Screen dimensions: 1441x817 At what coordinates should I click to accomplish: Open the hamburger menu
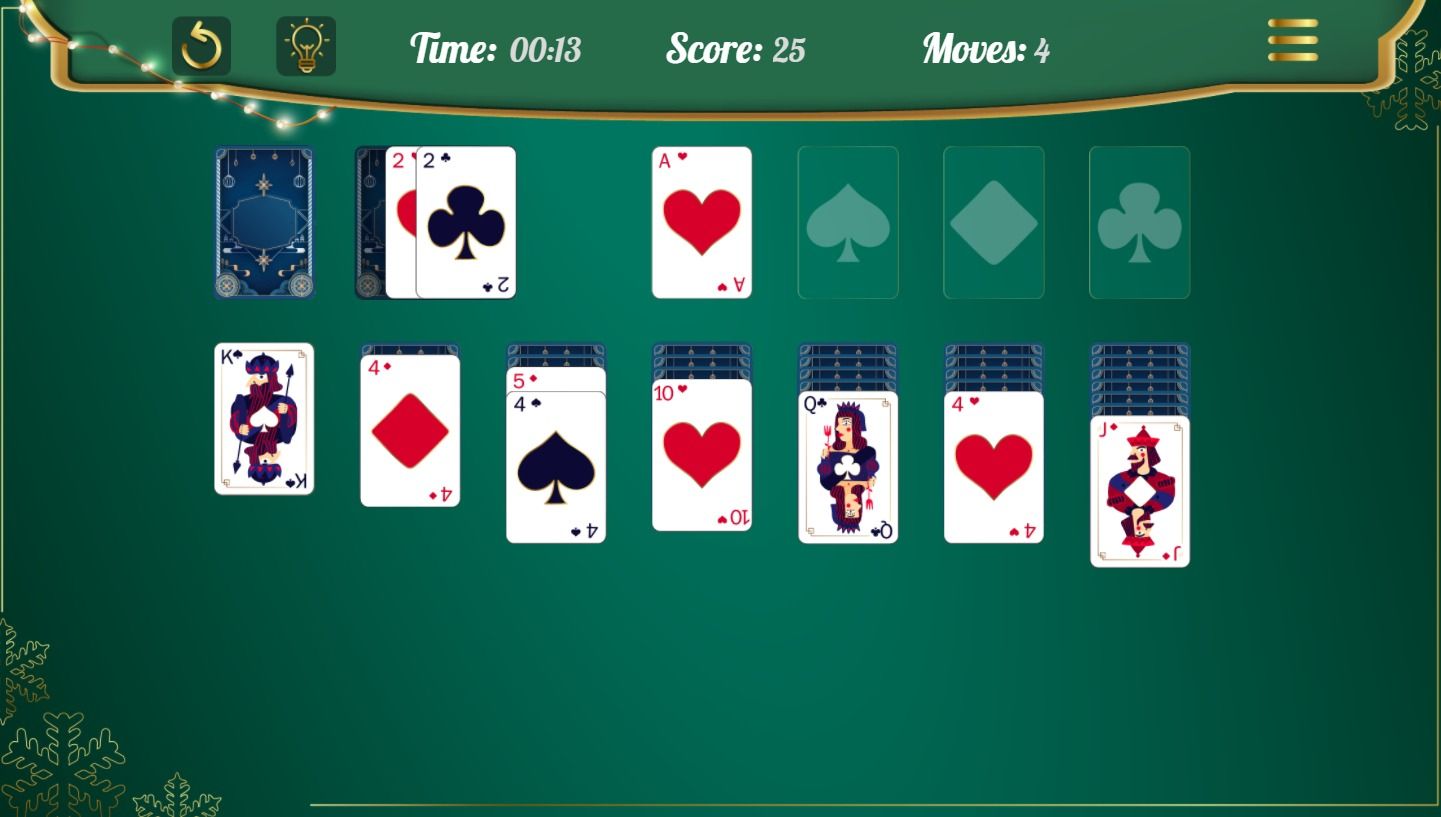click(1291, 42)
